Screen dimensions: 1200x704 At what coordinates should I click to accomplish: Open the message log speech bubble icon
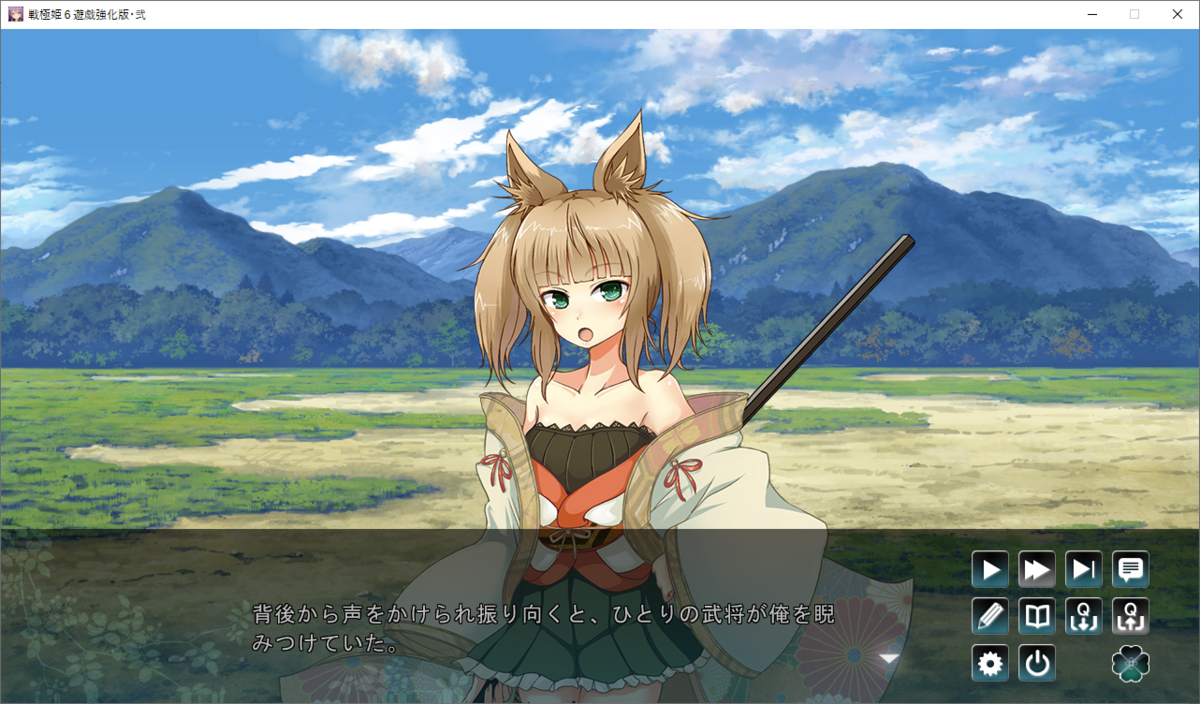1131,570
